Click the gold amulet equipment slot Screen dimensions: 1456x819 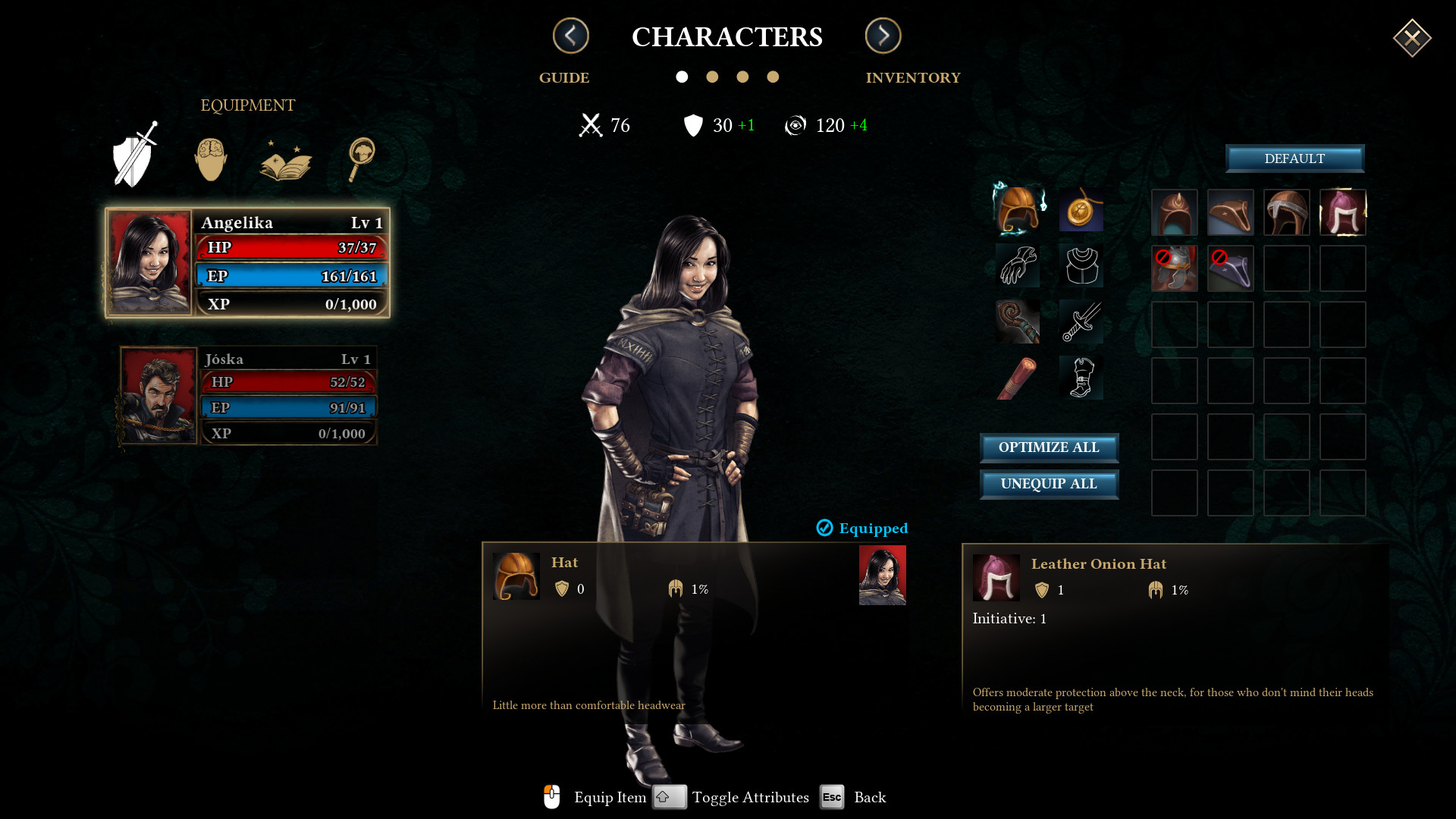pyautogui.click(x=1081, y=212)
